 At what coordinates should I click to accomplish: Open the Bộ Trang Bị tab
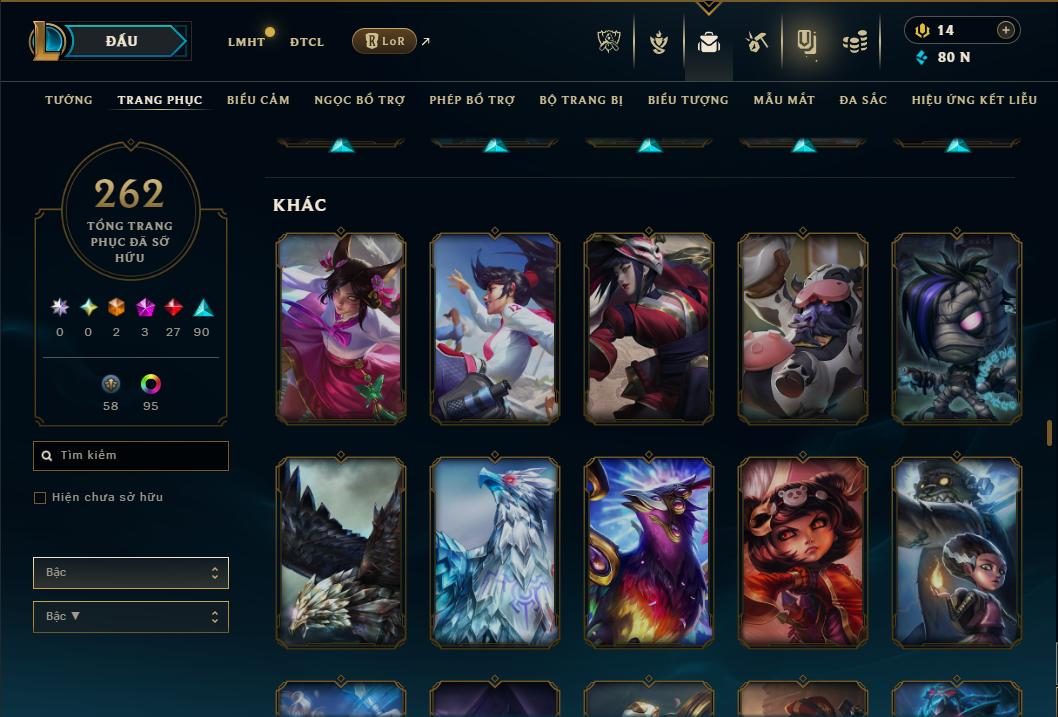tap(581, 100)
